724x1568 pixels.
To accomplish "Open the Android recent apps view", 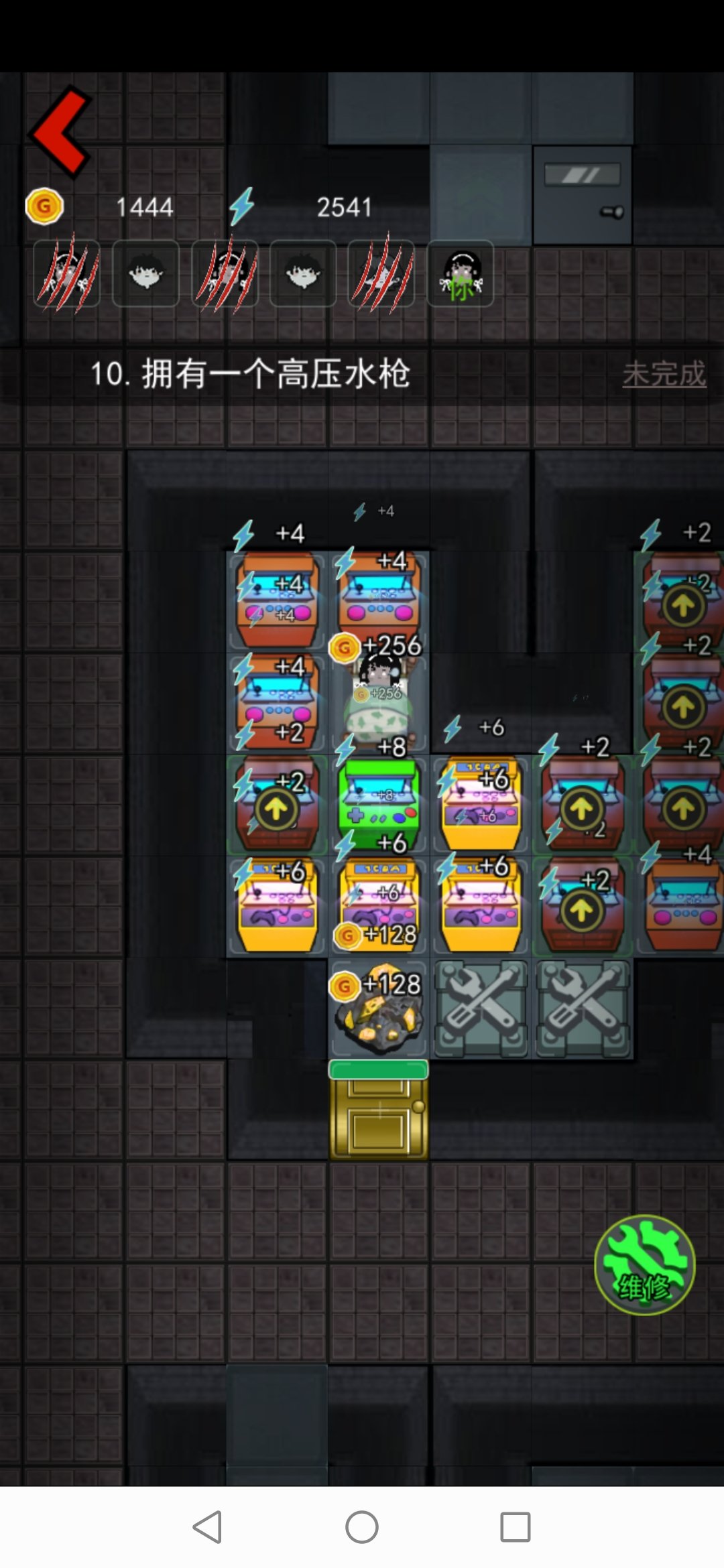I will [516, 1527].
